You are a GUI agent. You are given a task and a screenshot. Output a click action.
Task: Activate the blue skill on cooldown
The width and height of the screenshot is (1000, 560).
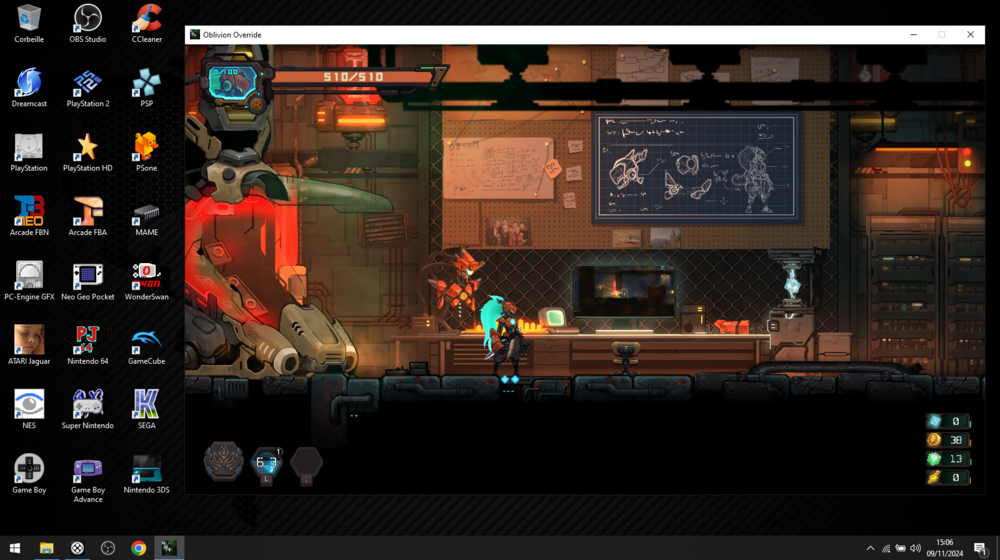[266, 463]
